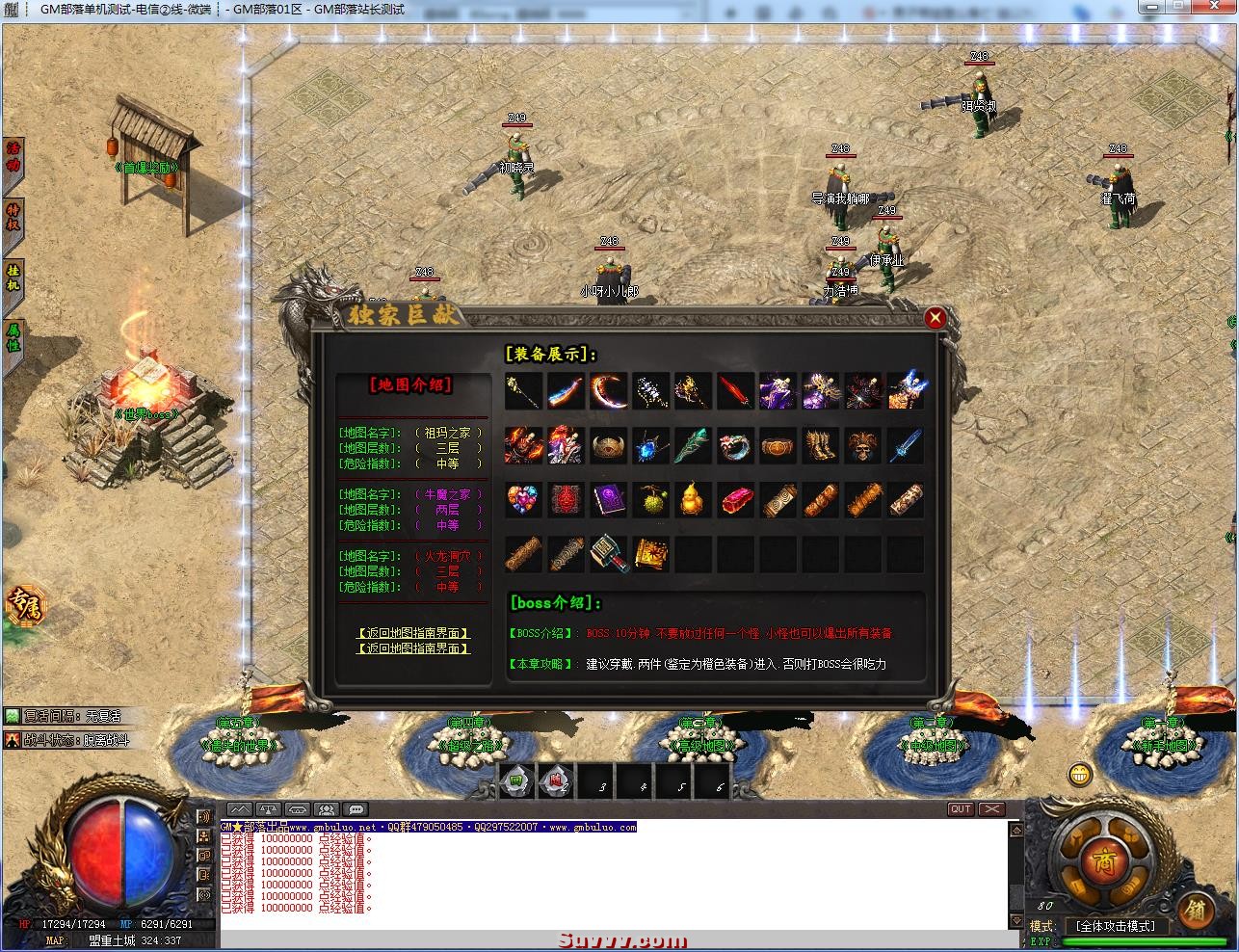Image resolution: width=1239 pixels, height=952 pixels.
Task: Use the green 回 hotbar item
Action: 516,782
